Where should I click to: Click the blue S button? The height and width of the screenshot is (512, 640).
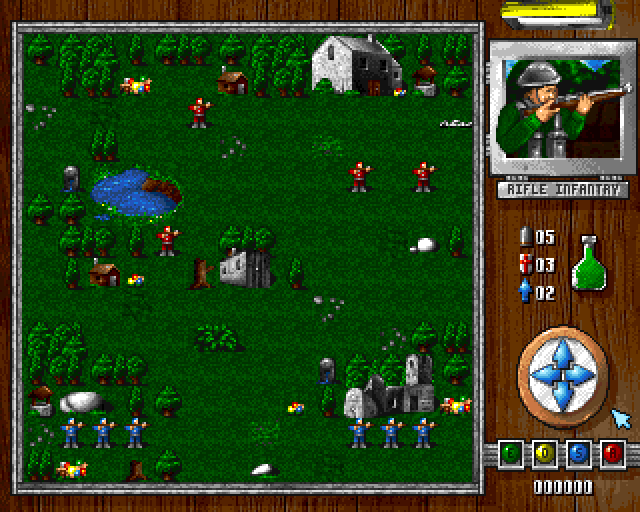pos(578,455)
